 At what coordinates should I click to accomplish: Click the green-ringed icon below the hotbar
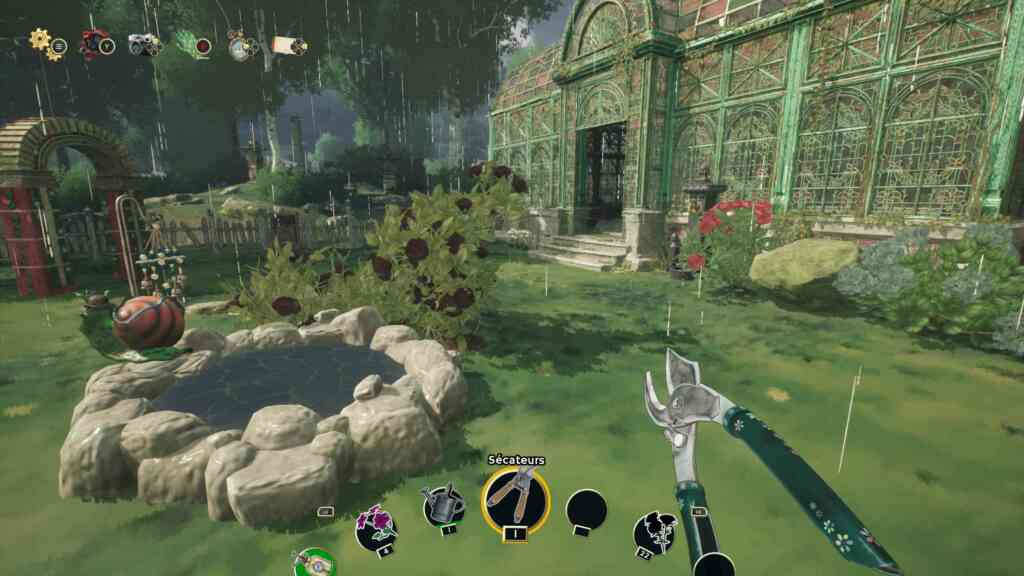[x=314, y=563]
